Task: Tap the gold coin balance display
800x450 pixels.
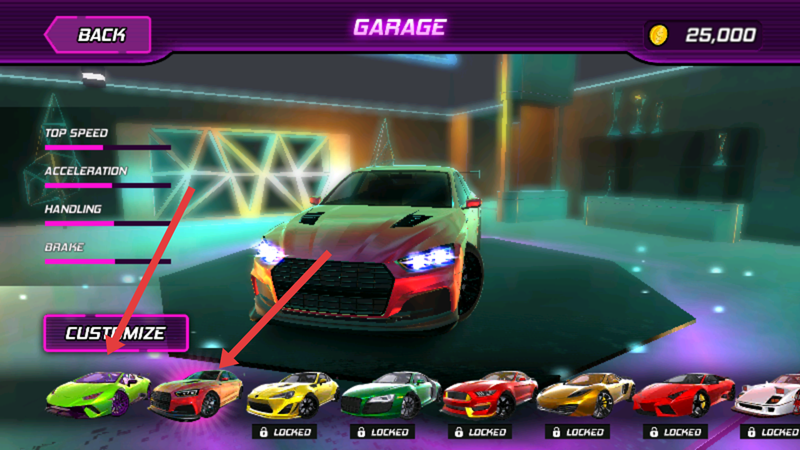Action: (x=704, y=35)
